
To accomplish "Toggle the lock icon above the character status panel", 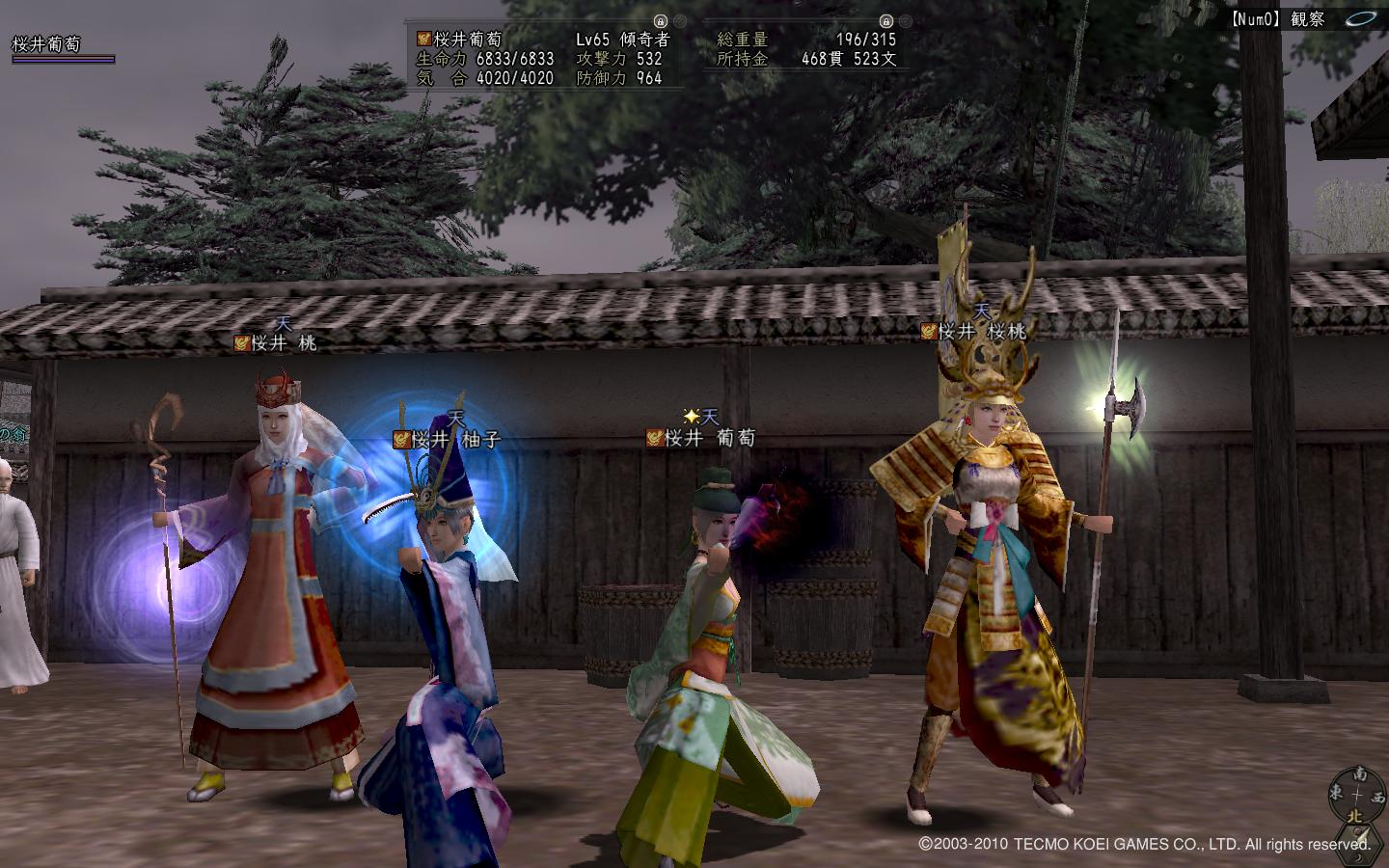I will click(x=660, y=19).
